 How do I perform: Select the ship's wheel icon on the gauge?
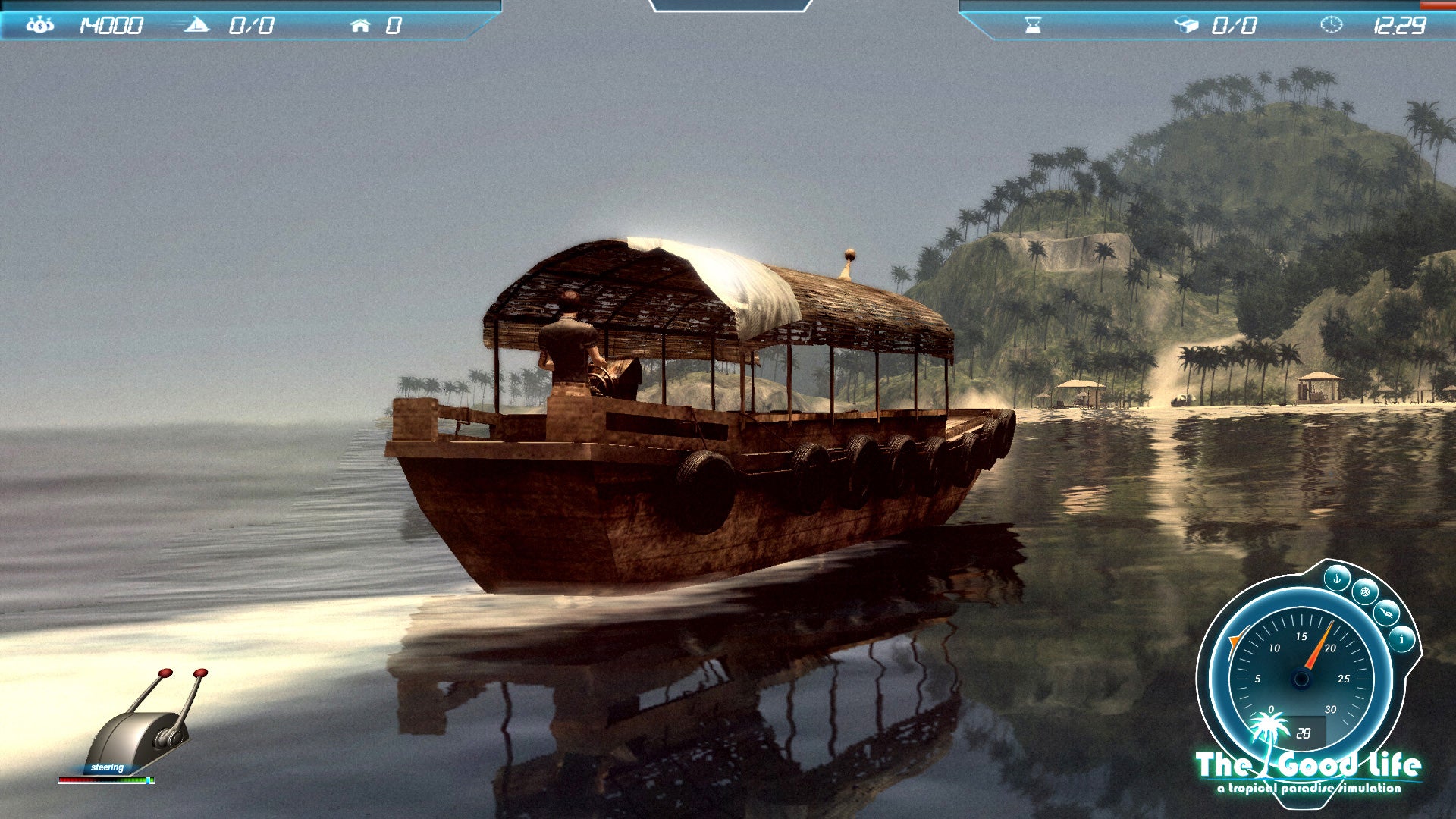coord(1365,591)
